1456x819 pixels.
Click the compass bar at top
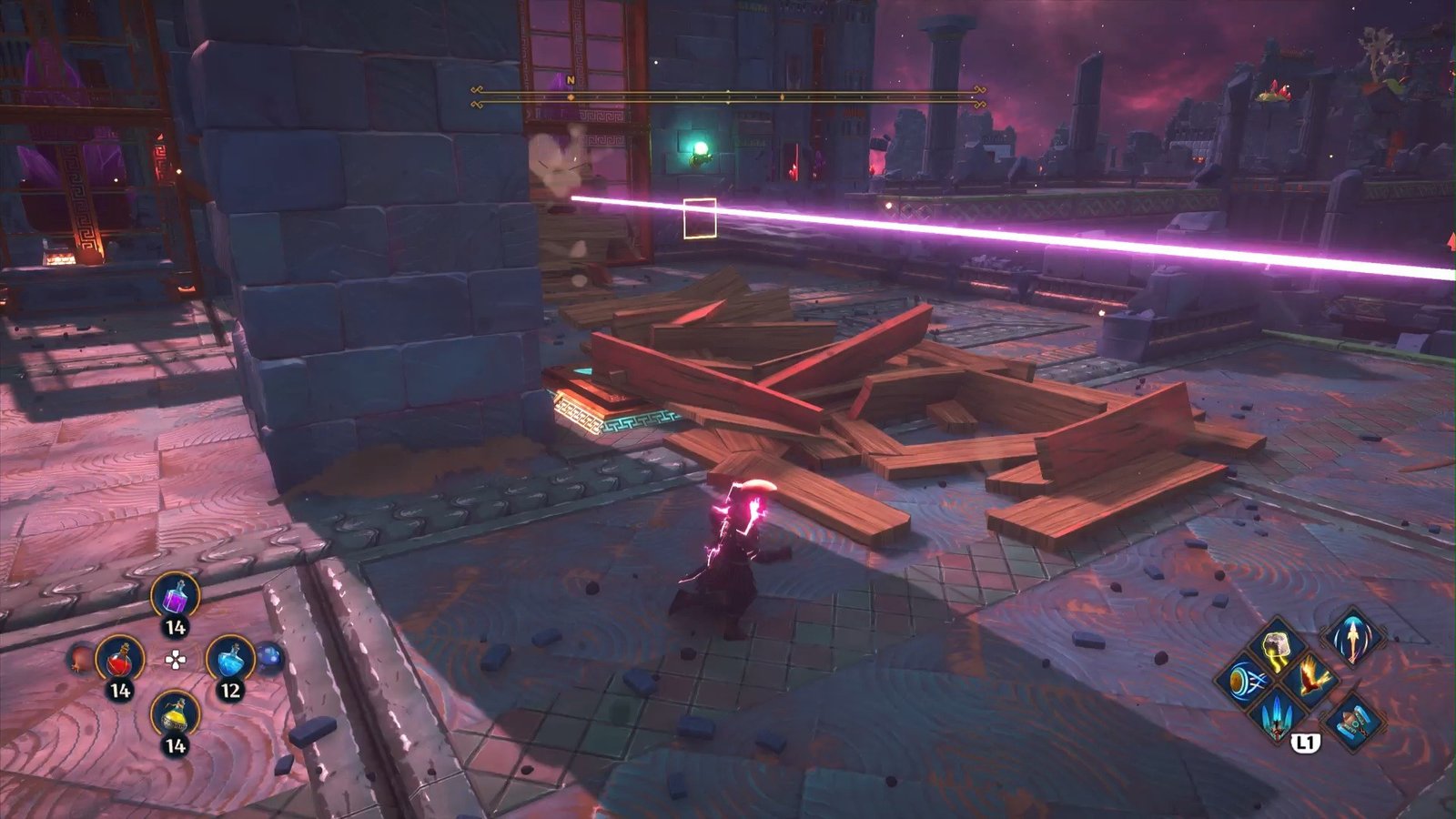[x=728, y=97]
